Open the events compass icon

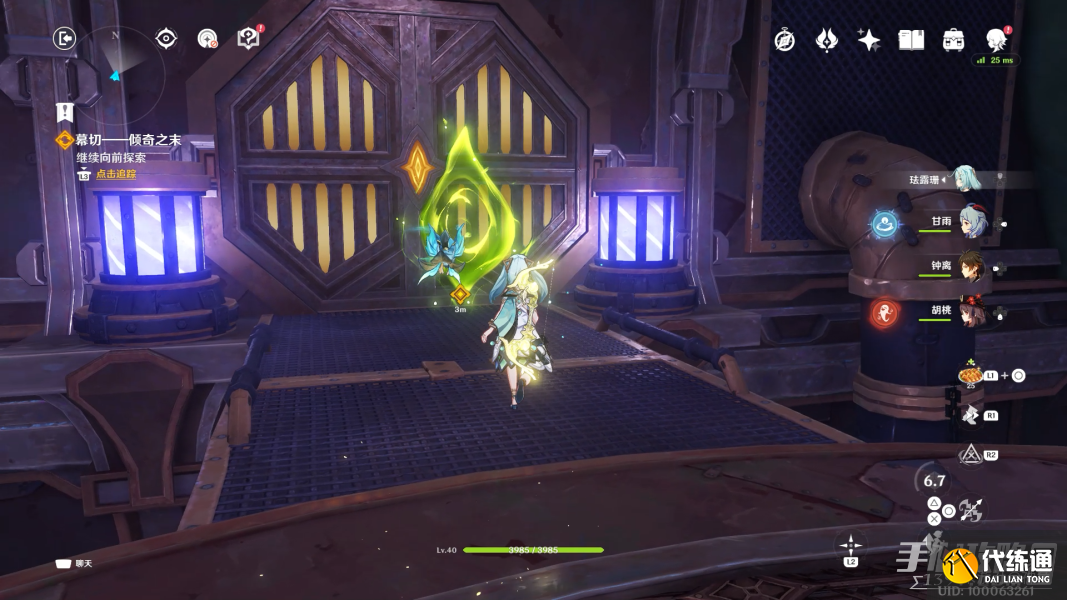(x=785, y=40)
